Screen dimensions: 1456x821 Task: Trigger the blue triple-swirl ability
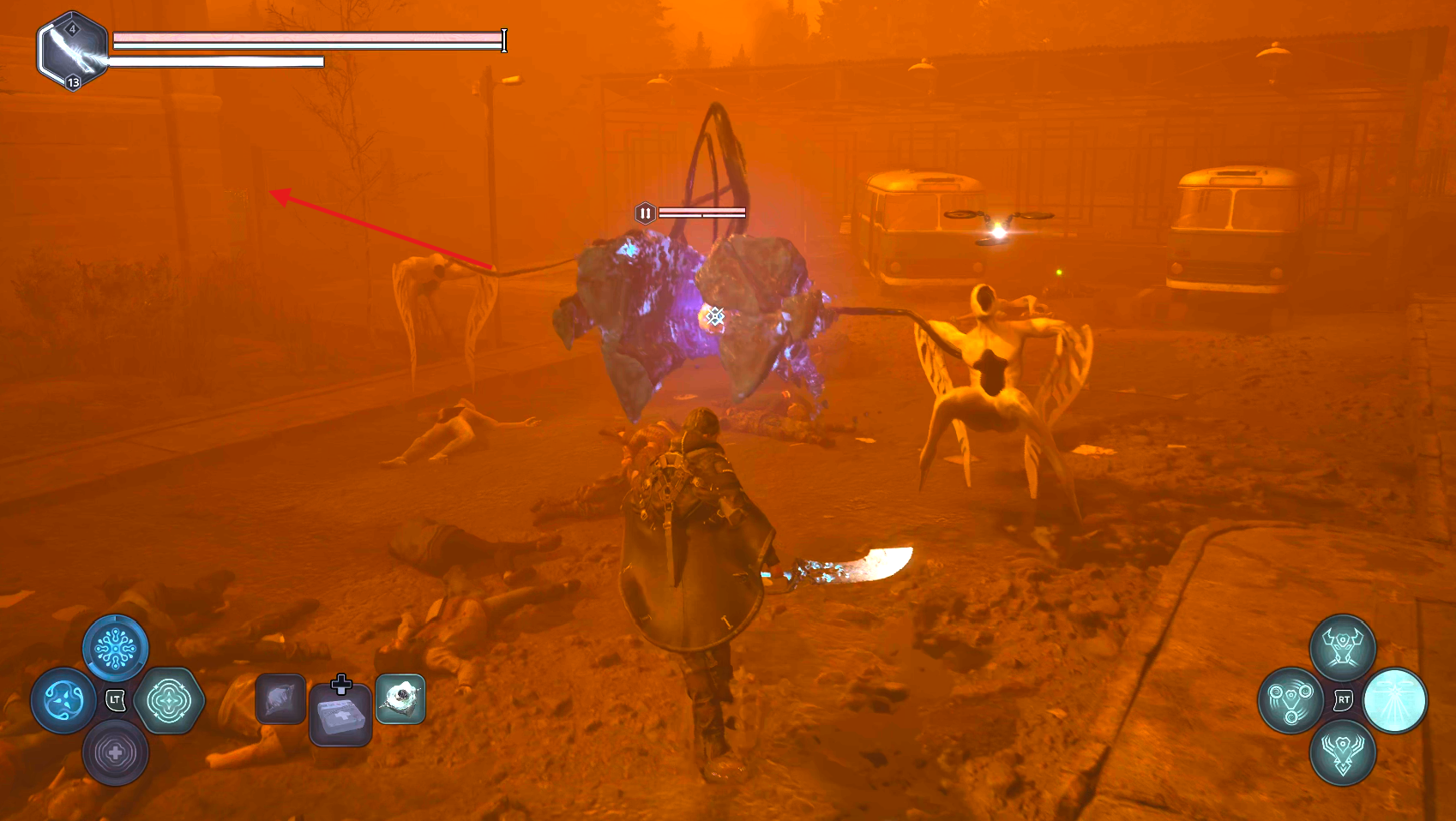(63, 700)
